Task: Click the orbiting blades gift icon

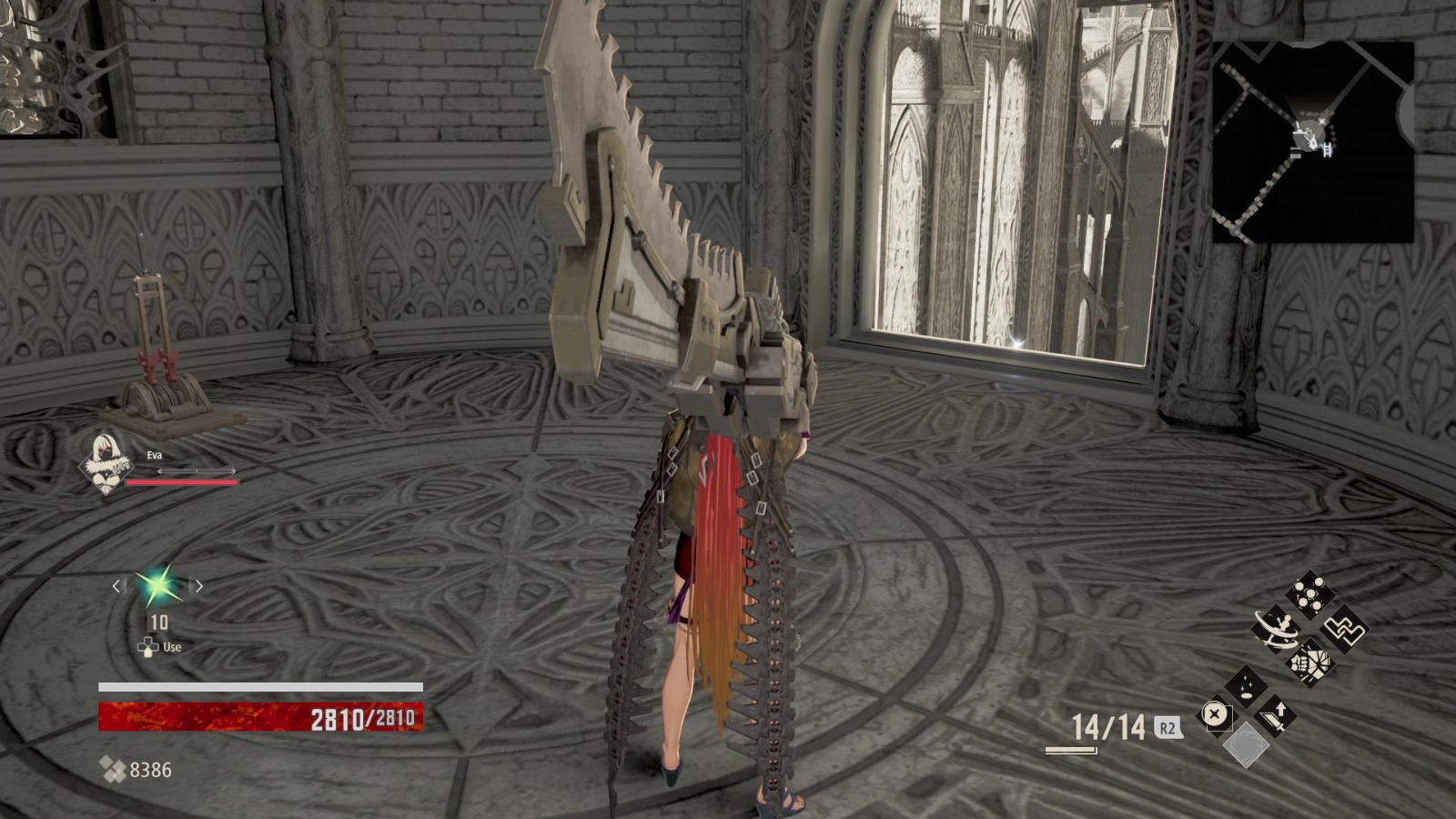Action: [x=1276, y=629]
